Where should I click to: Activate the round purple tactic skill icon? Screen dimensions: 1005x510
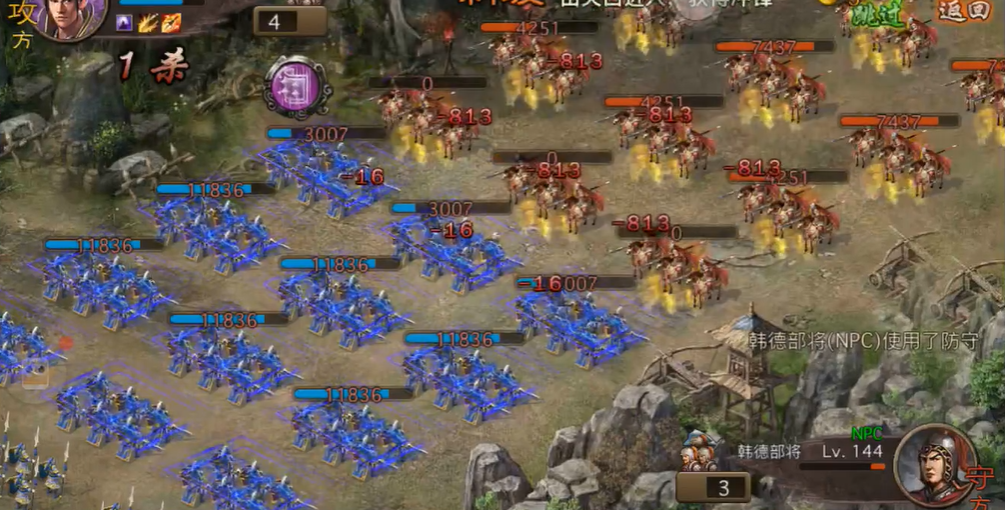click(297, 86)
